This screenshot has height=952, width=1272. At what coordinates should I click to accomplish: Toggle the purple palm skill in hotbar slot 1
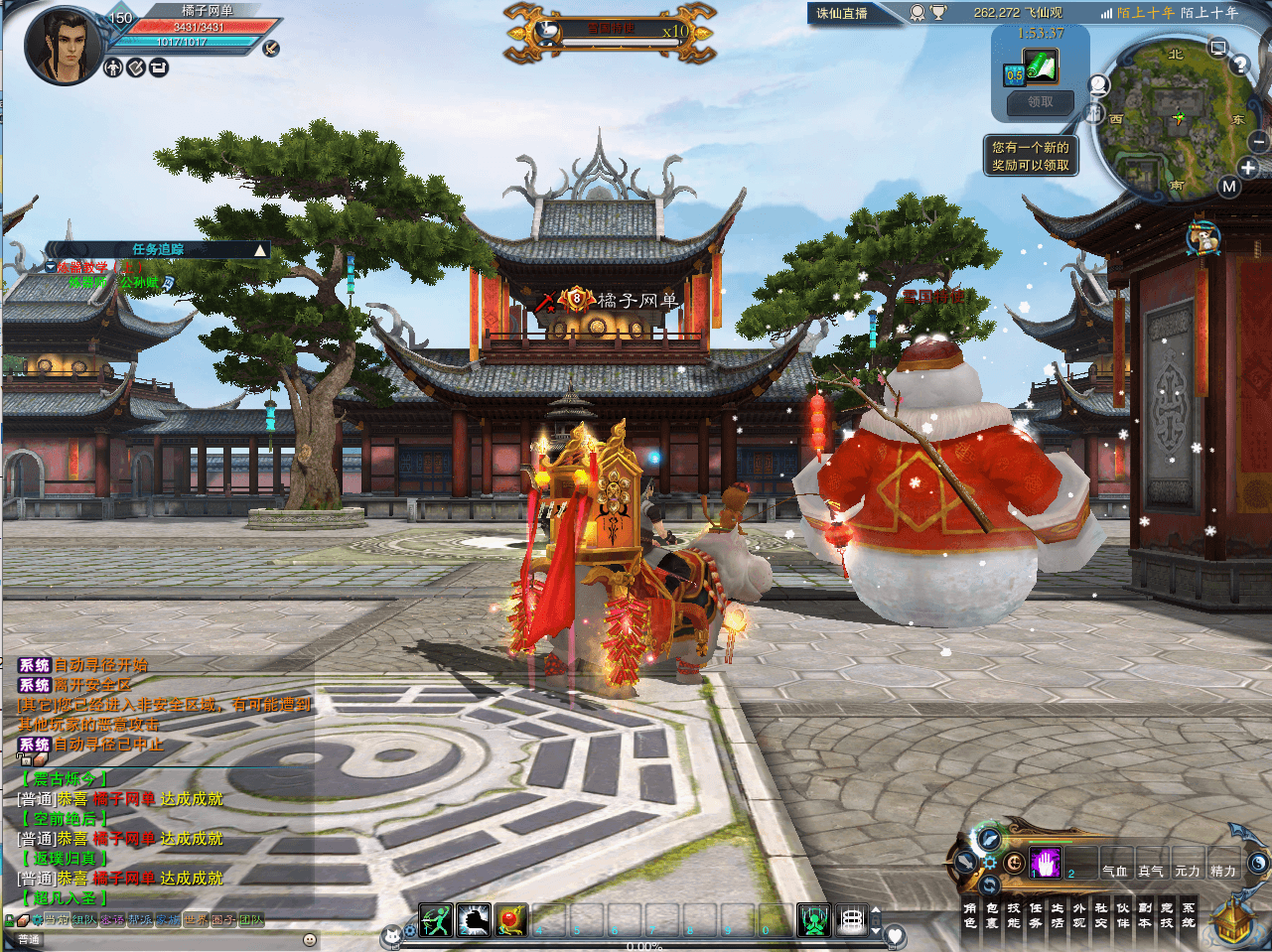point(1046,863)
